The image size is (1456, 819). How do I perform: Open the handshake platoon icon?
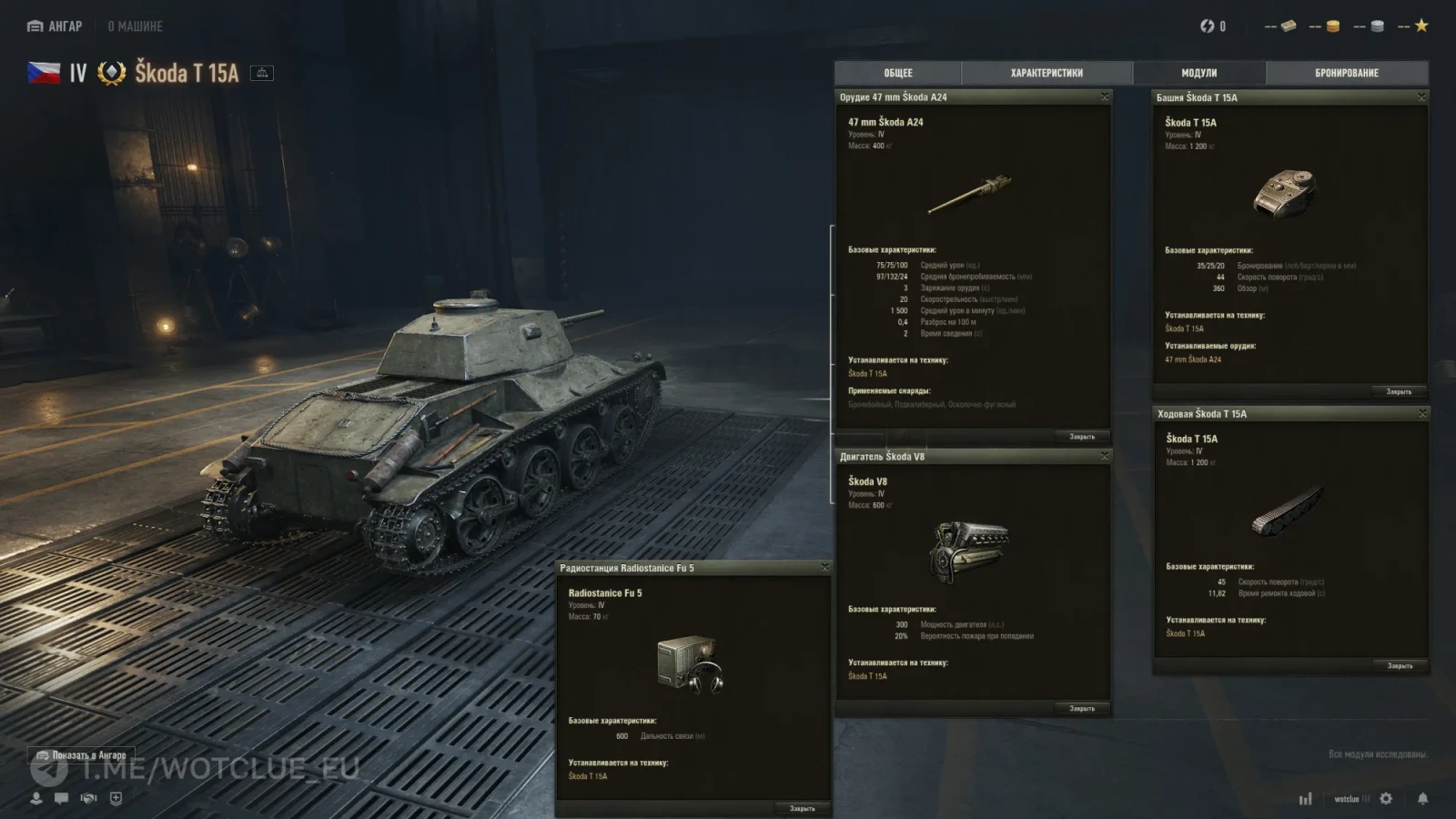[x=88, y=798]
